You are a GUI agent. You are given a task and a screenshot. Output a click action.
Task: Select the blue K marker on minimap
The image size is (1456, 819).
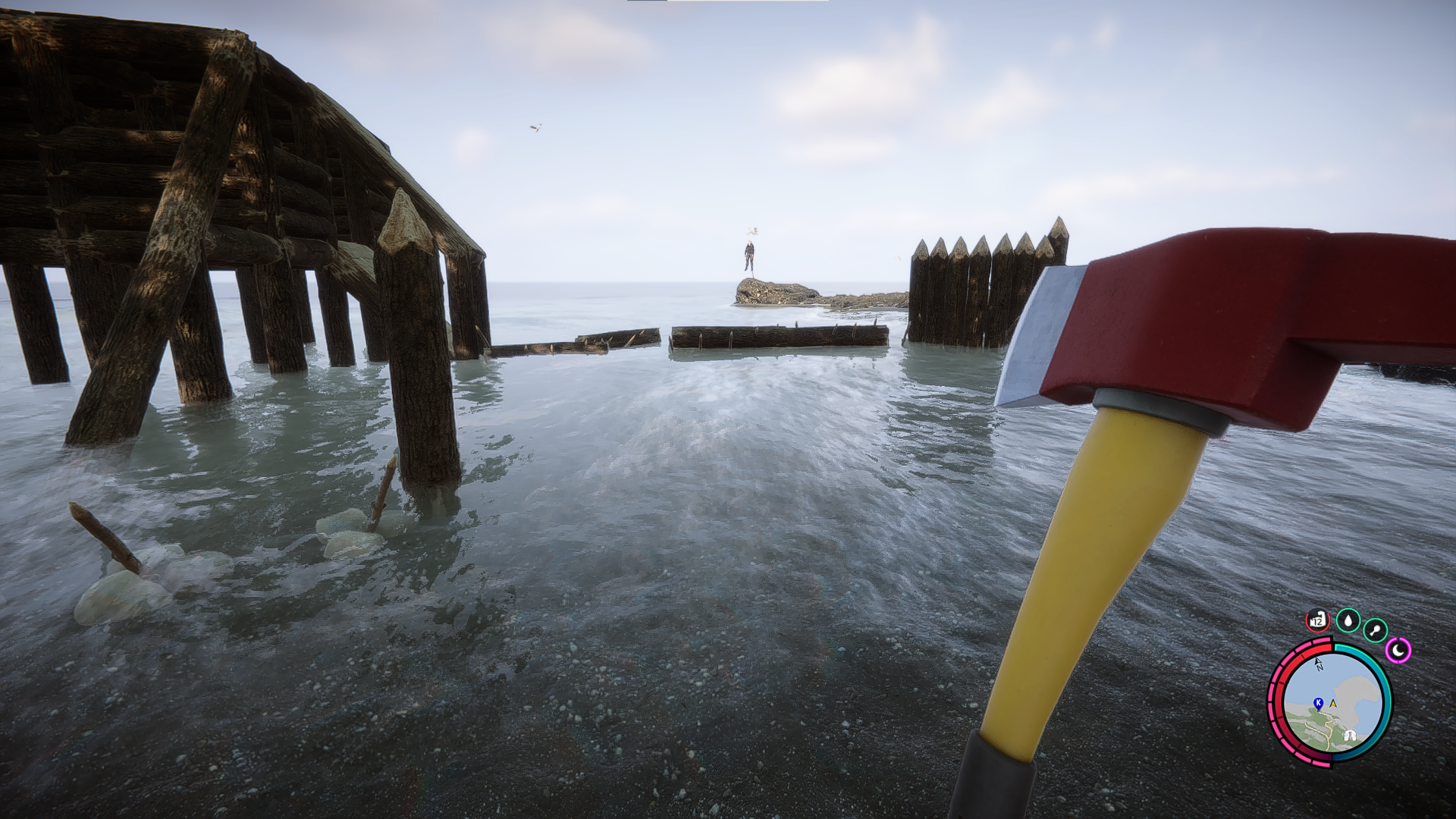(x=1319, y=703)
